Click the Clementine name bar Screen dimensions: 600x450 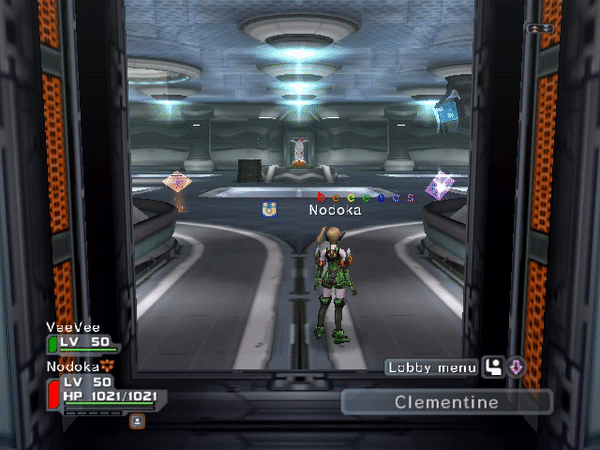(446, 402)
